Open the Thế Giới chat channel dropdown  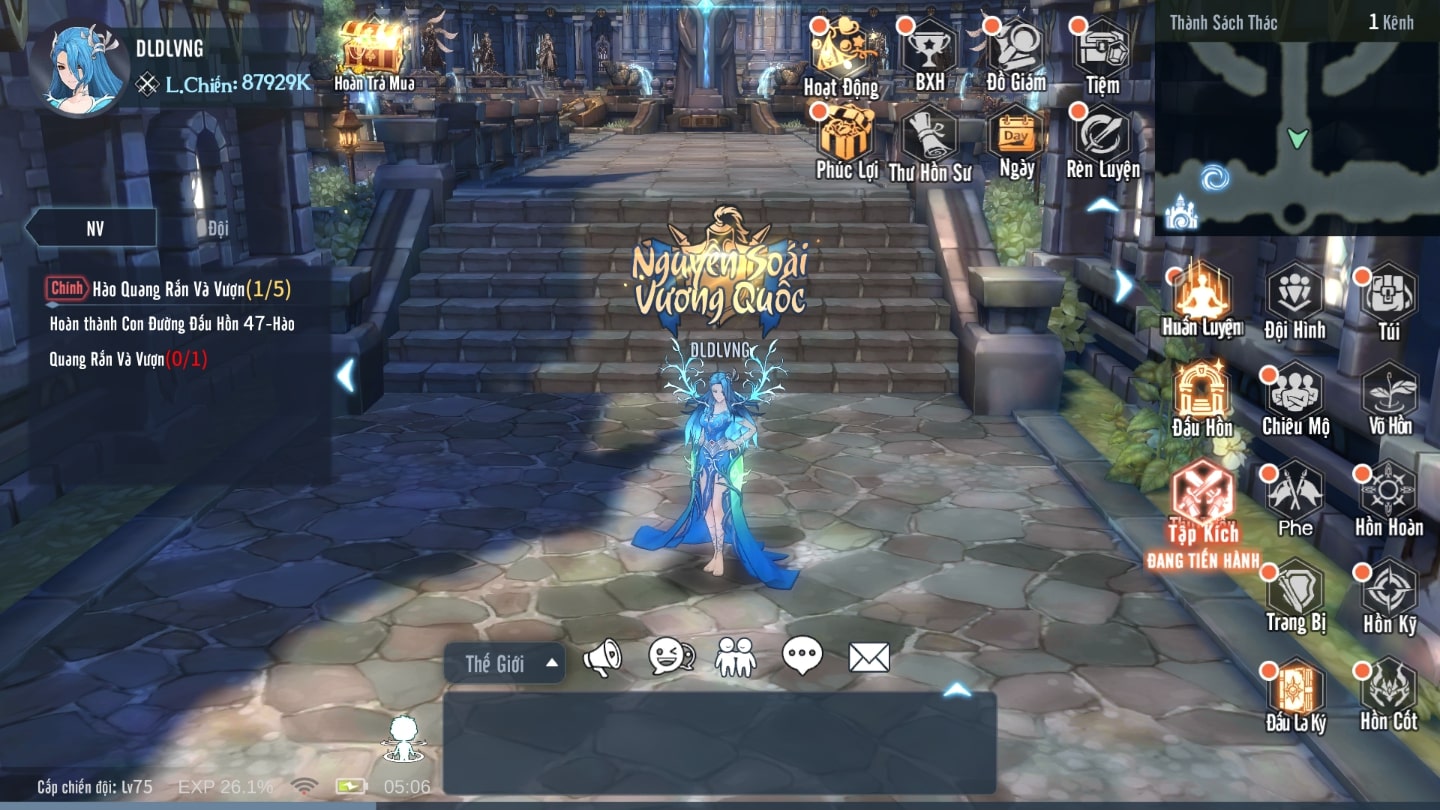click(x=504, y=663)
